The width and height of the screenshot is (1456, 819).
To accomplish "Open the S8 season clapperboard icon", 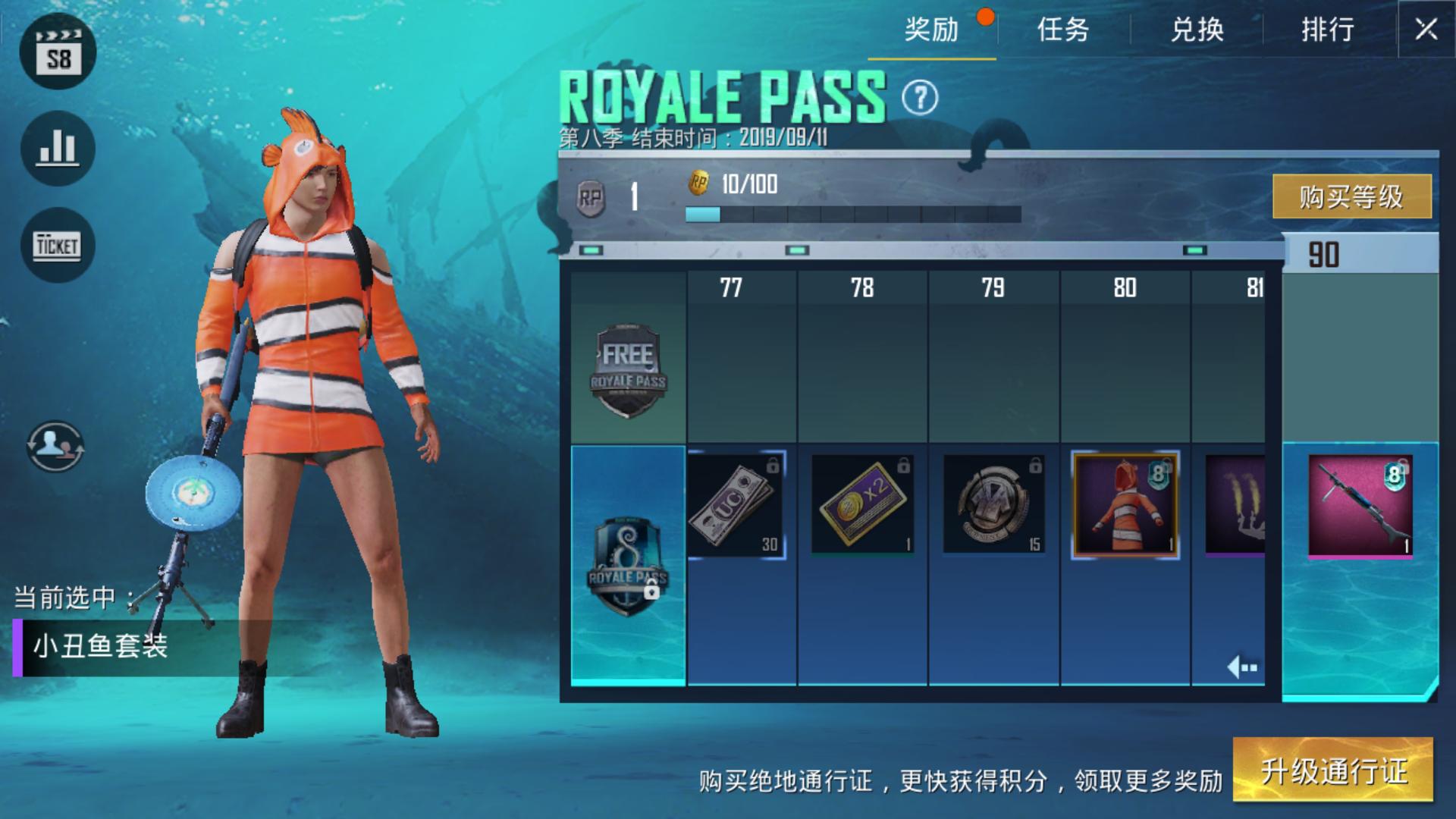I will pyautogui.click(x=58, y=53).
